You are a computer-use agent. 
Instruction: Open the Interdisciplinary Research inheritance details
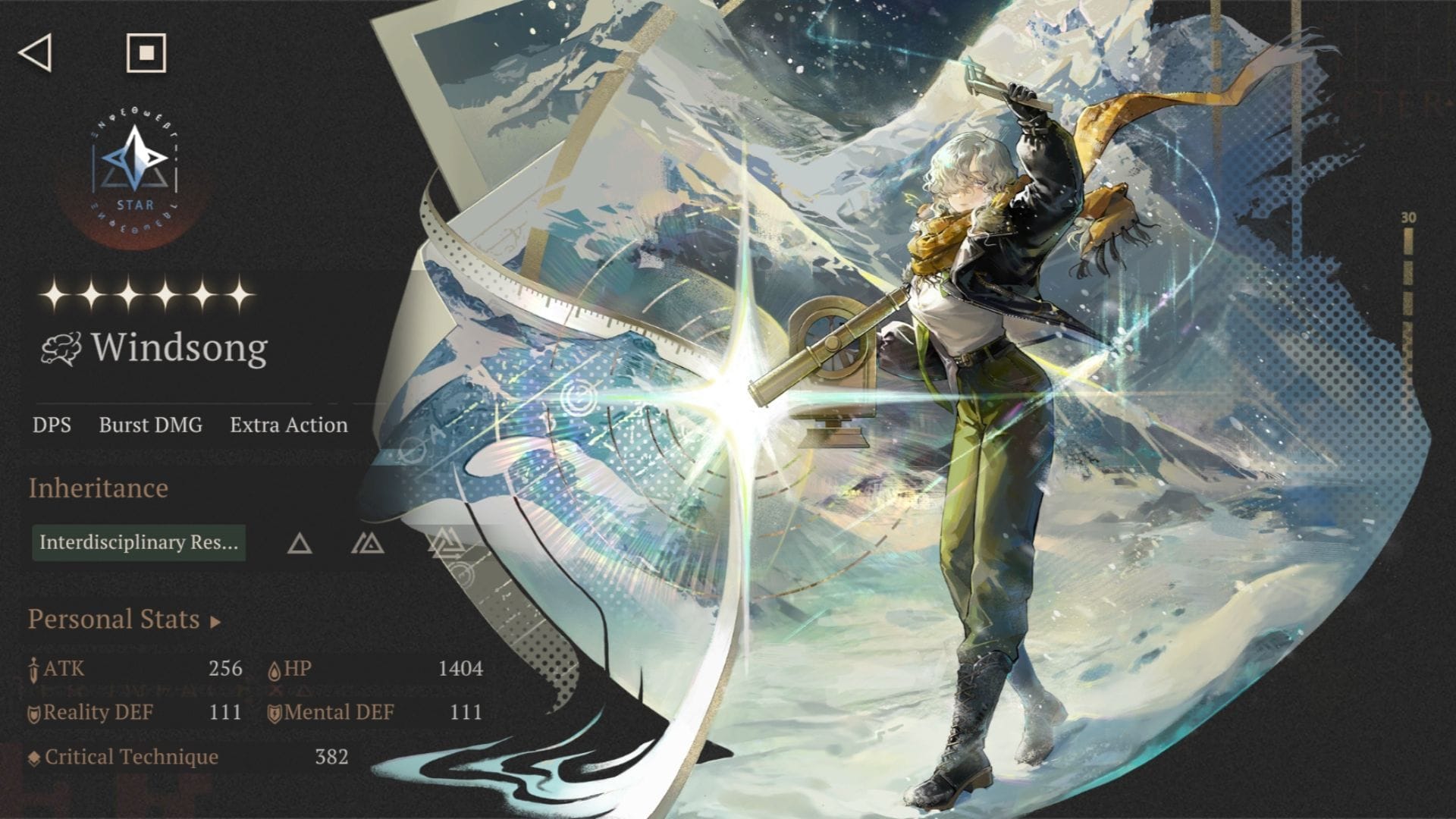[x=139, y=544]
